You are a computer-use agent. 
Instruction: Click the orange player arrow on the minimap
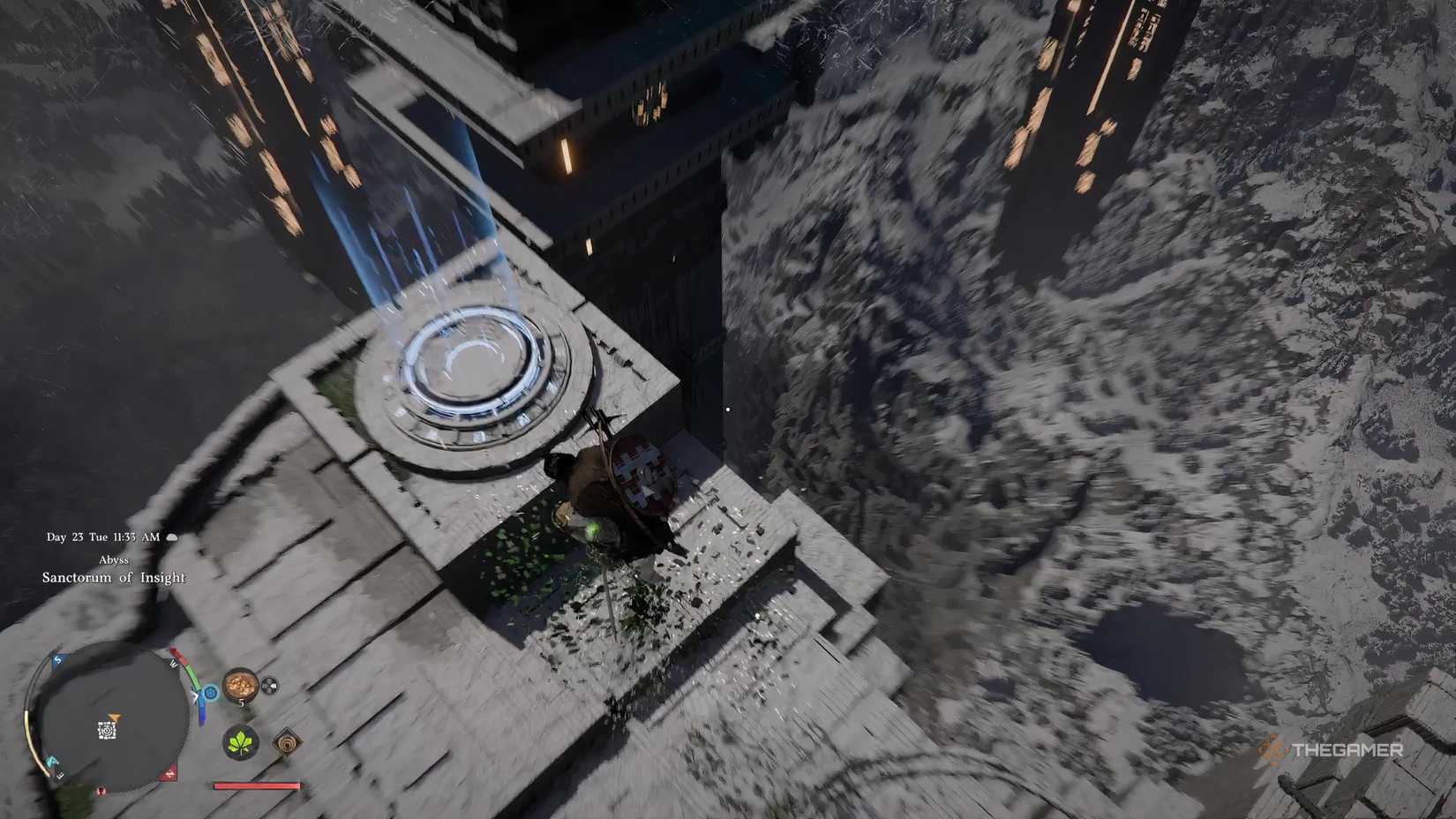[x=115, y=718]
